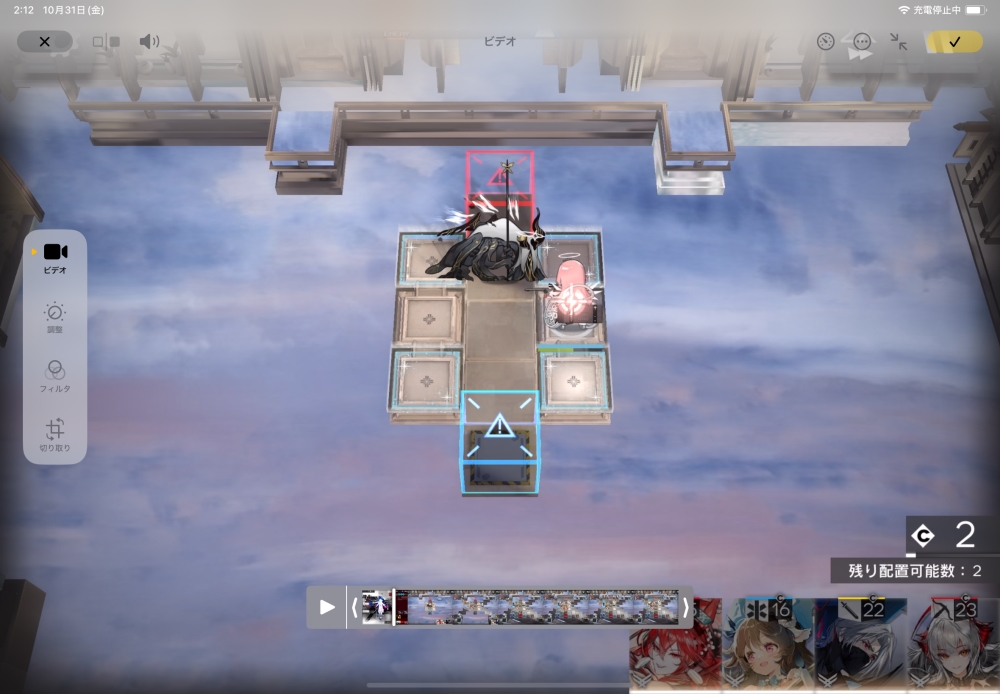Click the split-frame compare icon
This screenshot has height=694, width=1000.
(x=105, y=42)
